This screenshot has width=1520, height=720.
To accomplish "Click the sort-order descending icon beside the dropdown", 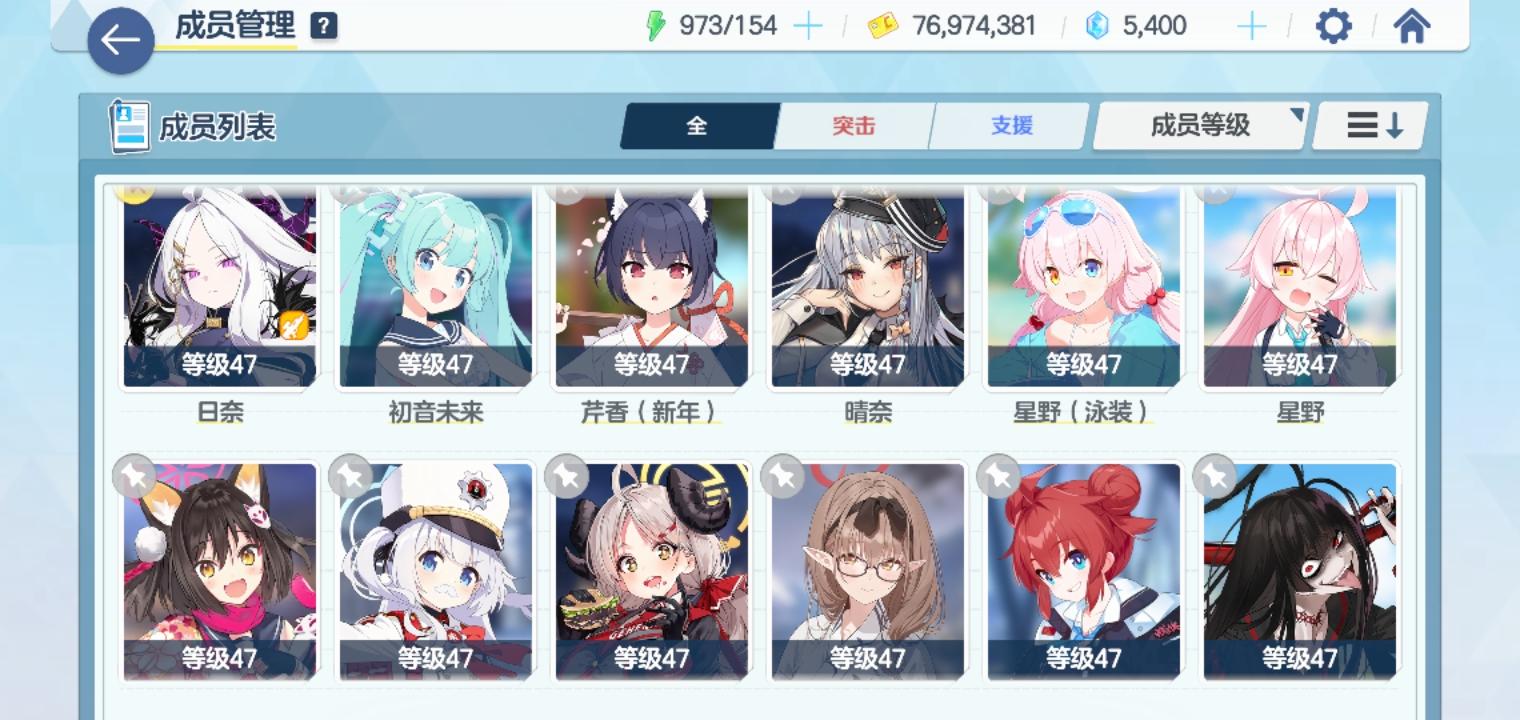I will 1369,125.
